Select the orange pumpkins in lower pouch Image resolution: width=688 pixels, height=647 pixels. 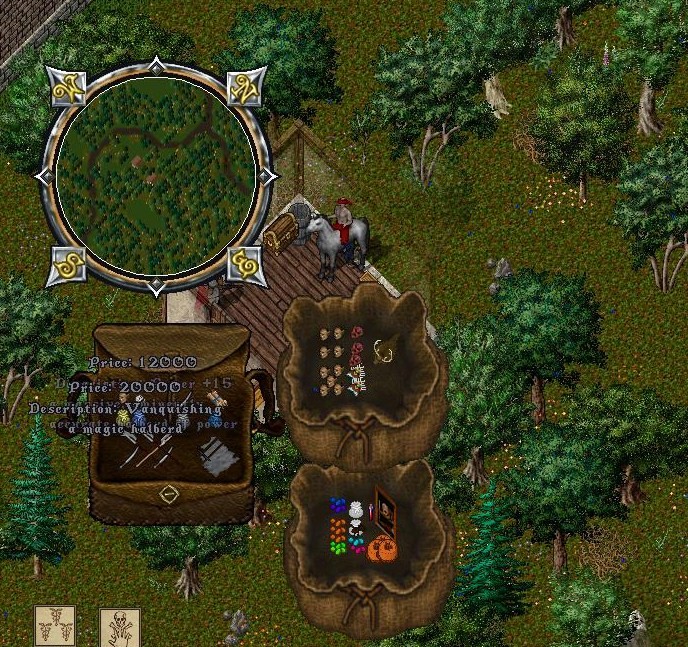point(381,549)
